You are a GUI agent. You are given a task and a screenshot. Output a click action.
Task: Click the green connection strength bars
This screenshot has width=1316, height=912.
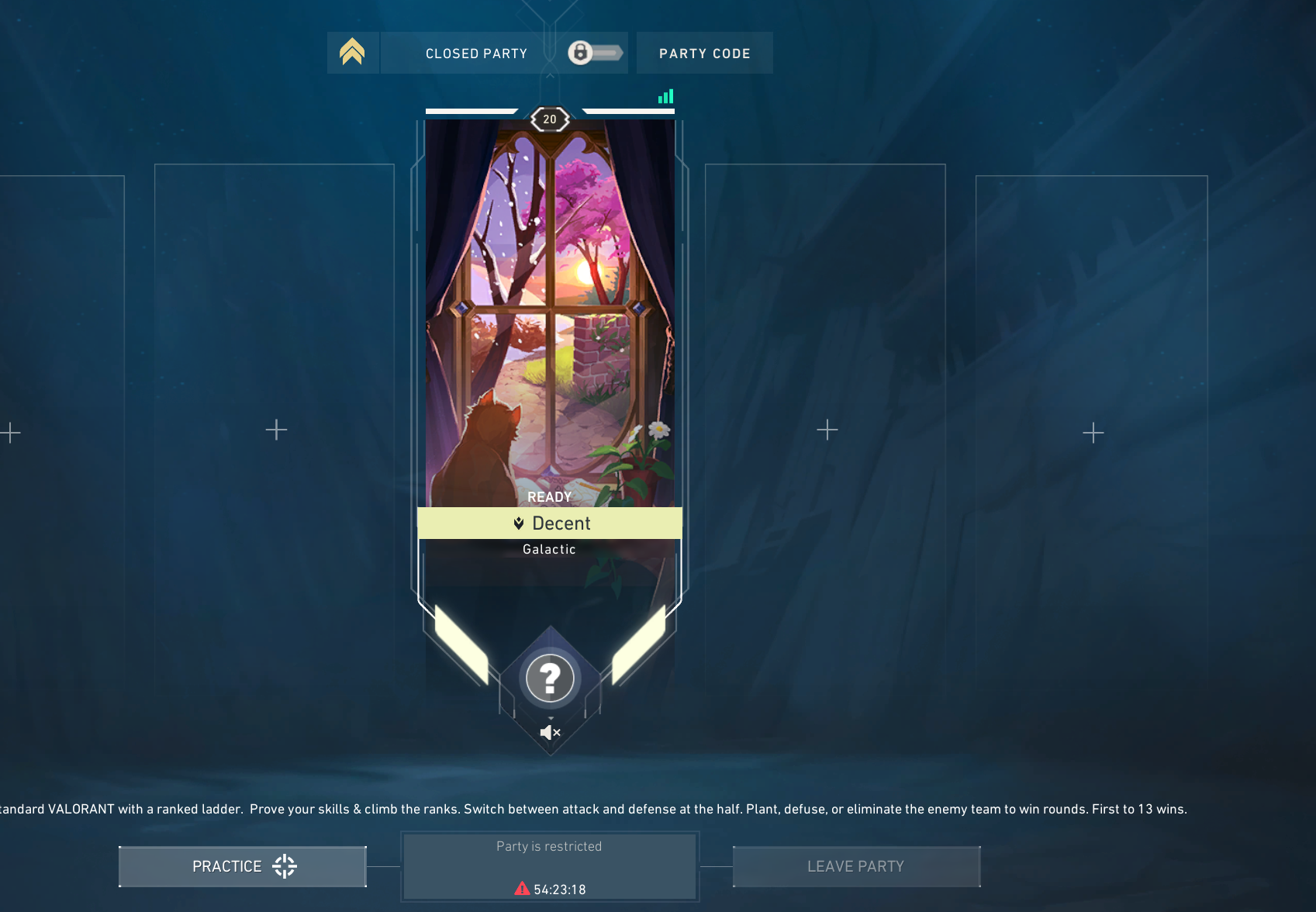coord(665,95)
